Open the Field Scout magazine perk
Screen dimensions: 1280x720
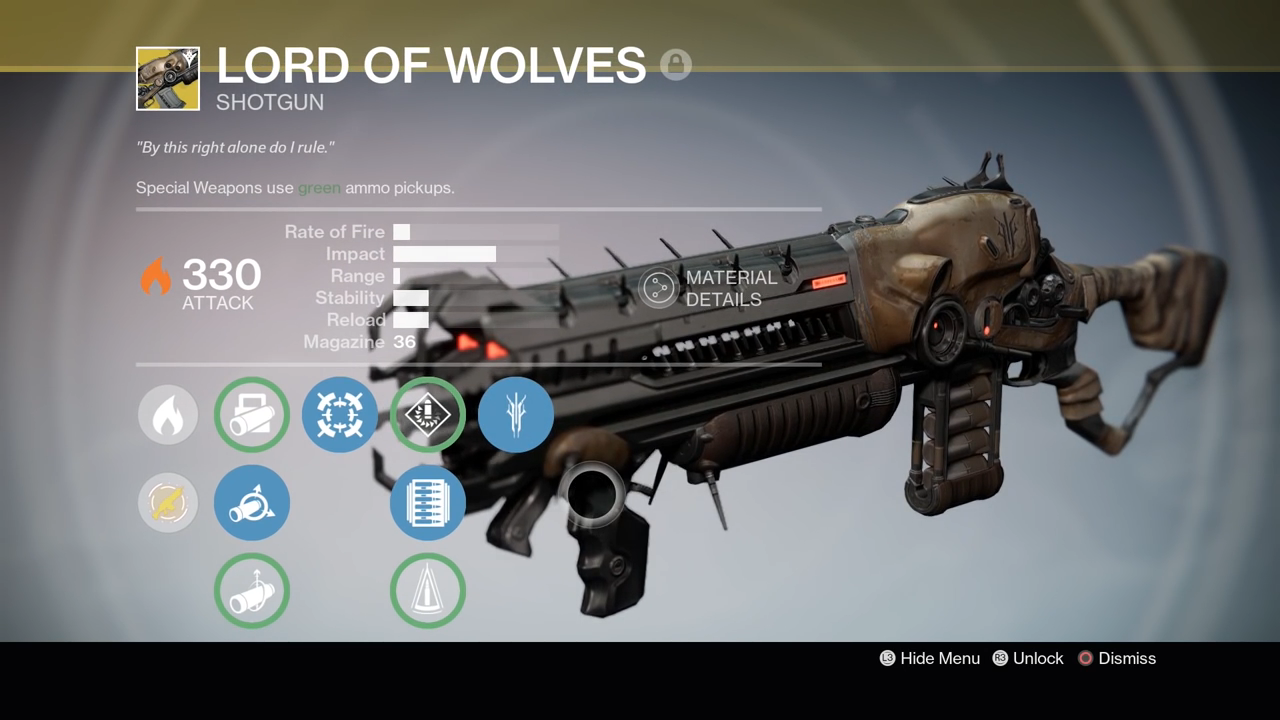click(427, 503)
